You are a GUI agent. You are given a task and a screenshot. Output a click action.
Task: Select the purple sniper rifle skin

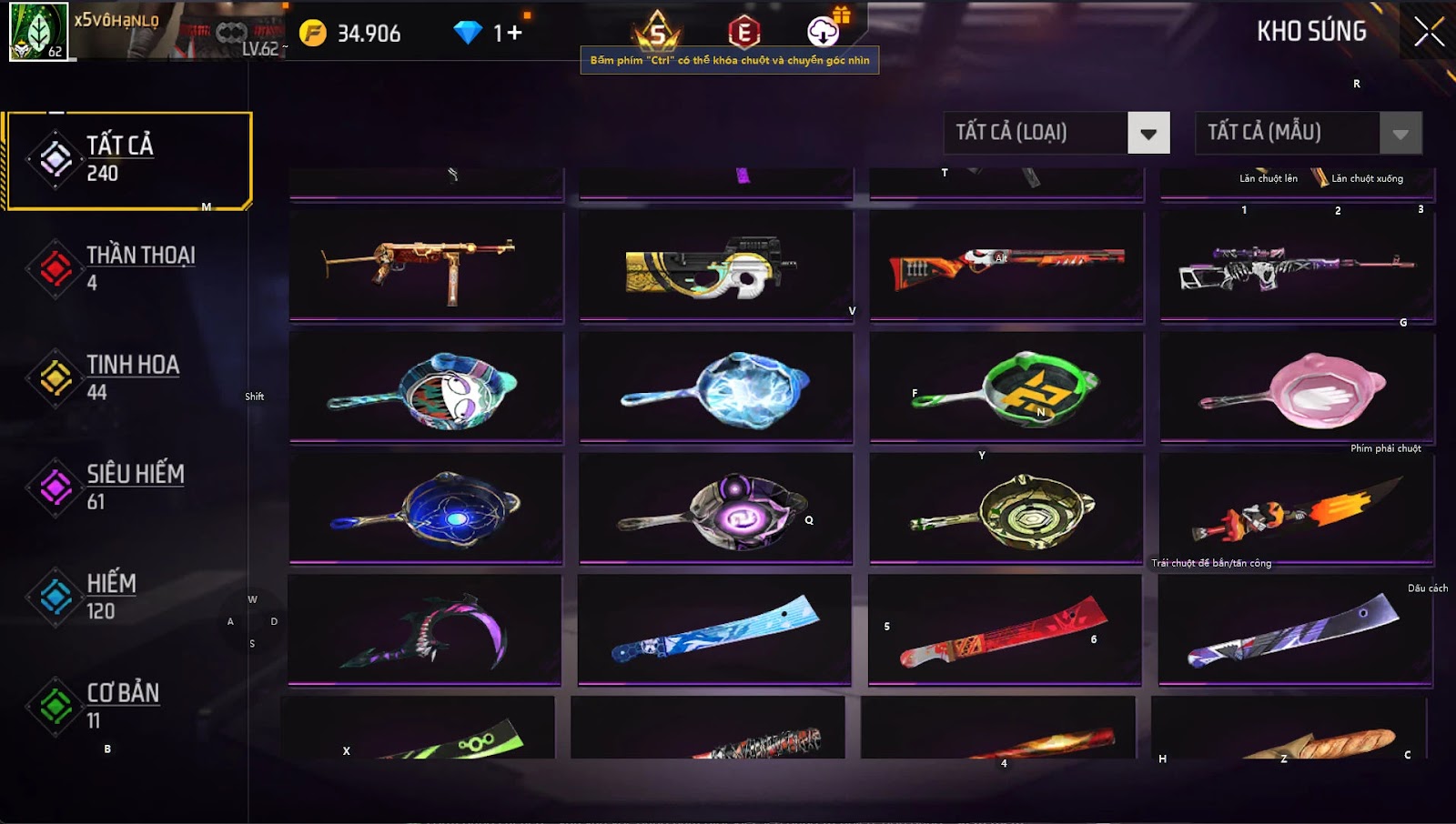coord(1297,266)
